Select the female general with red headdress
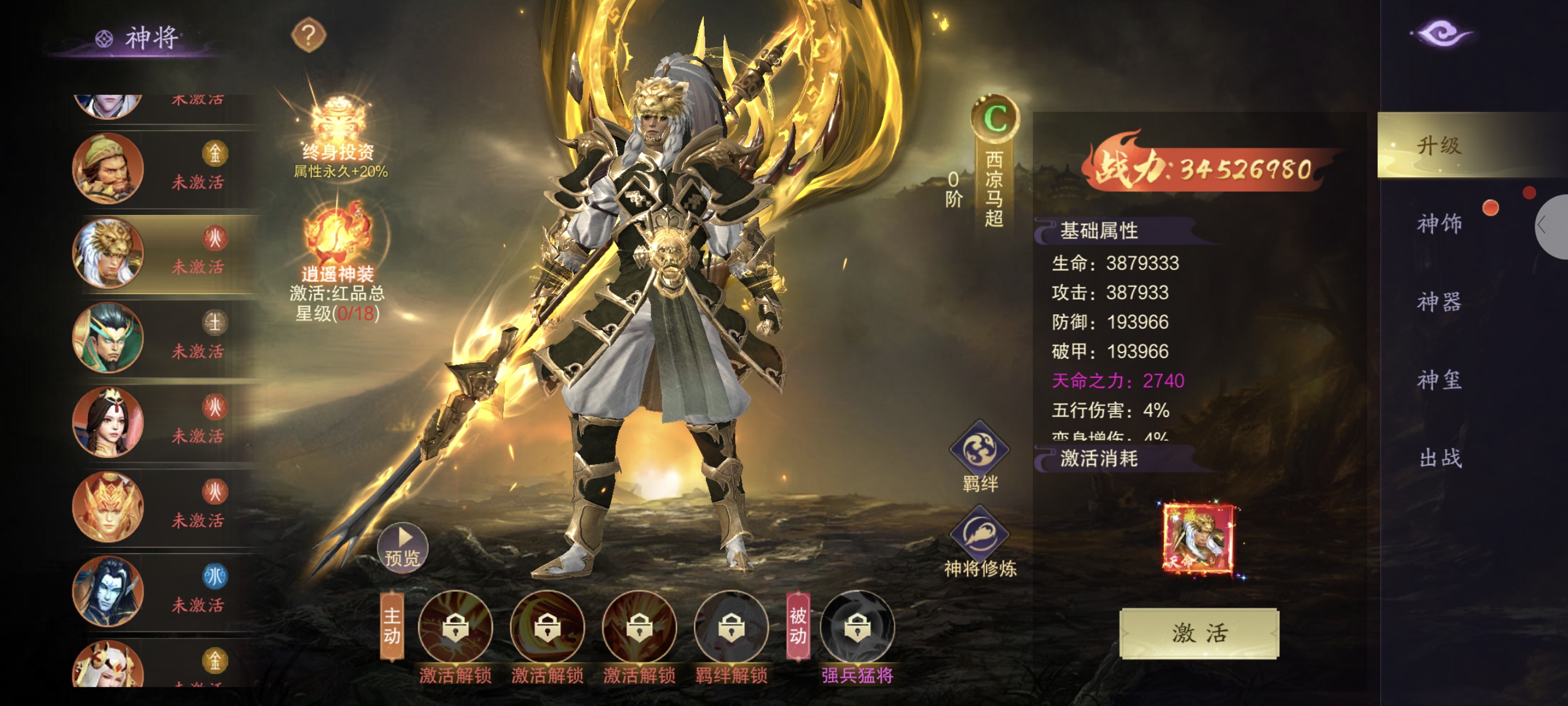 pyautogui.click(x=108, y=422)
